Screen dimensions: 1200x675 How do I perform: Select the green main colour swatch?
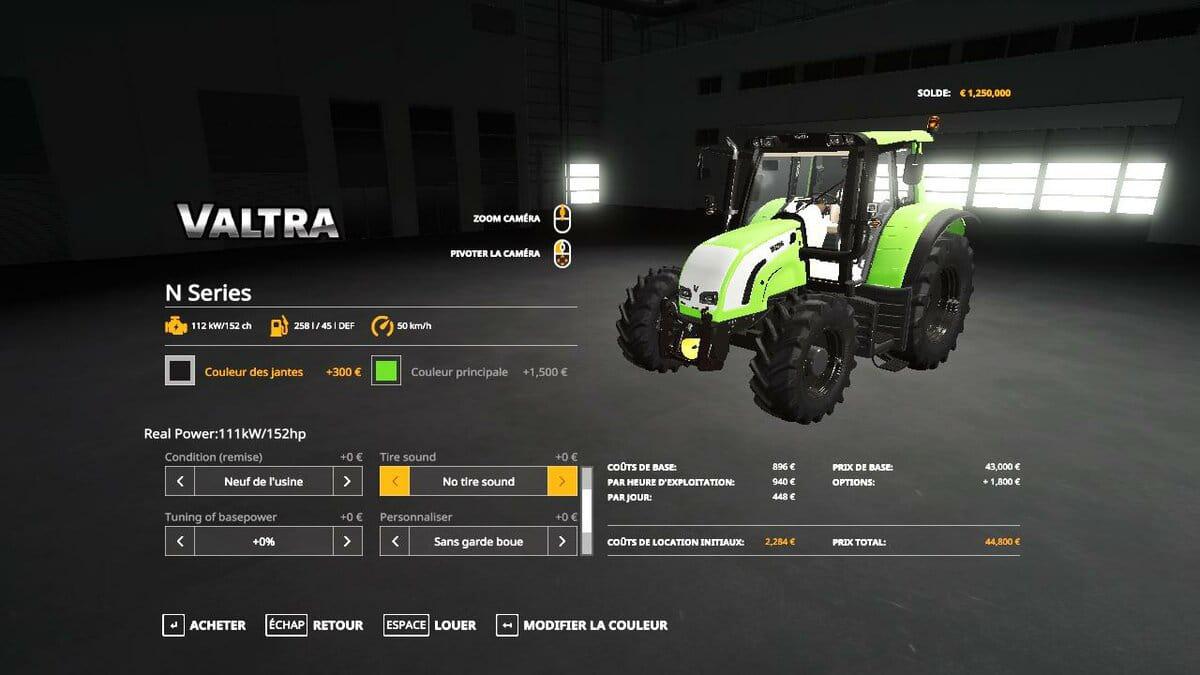[x=386, y=371]
